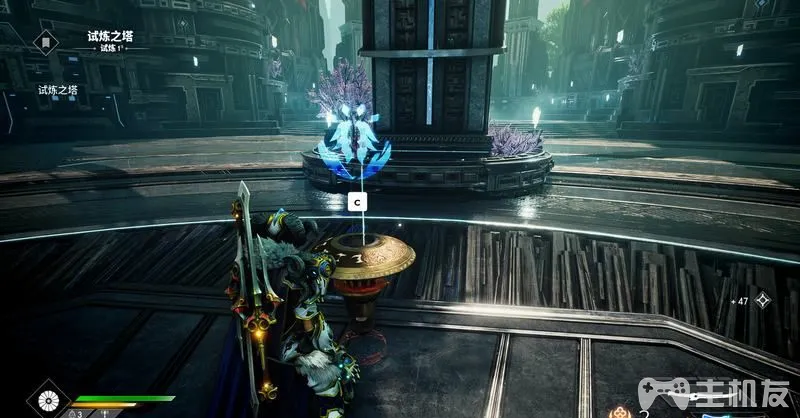Image resolution: width=800 pixels, height=418 pixels.
Task: Select the diamond currency icon next to +47
Action: pyautogui.click(x=763, y=300)
